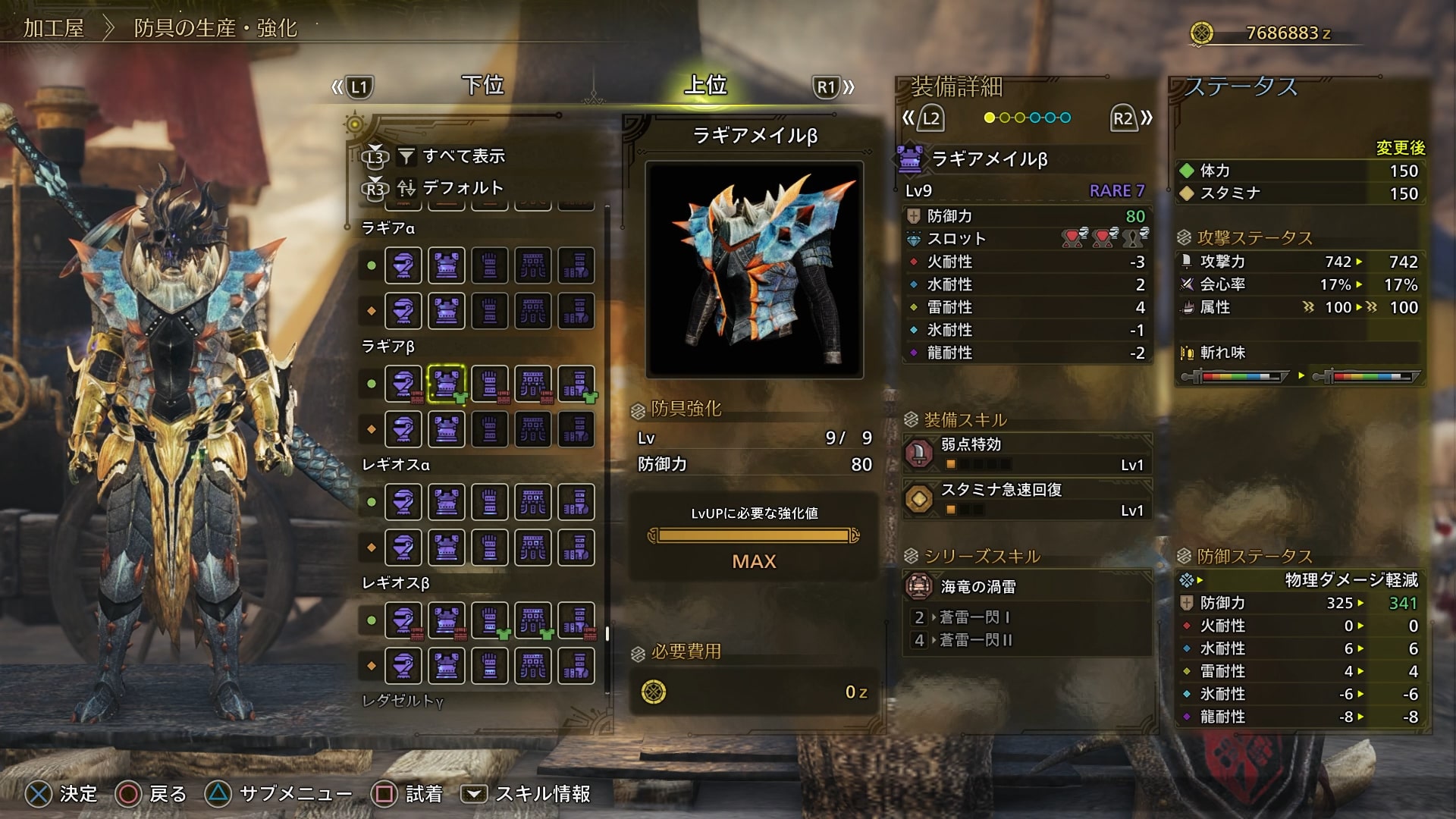
Task: Switch to the 下位 low rank tab
Action: click(483, 86)
